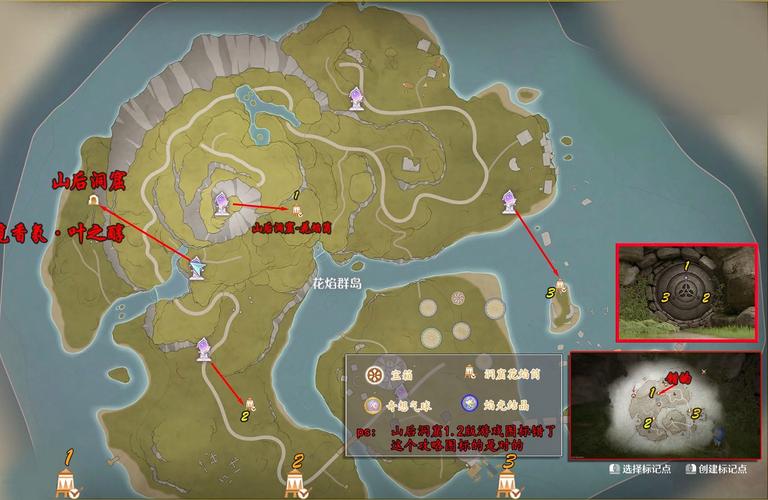The image size is (768, 500).
Task: Select the warp spire on the gray mountain summit
Action: [222, 204]
